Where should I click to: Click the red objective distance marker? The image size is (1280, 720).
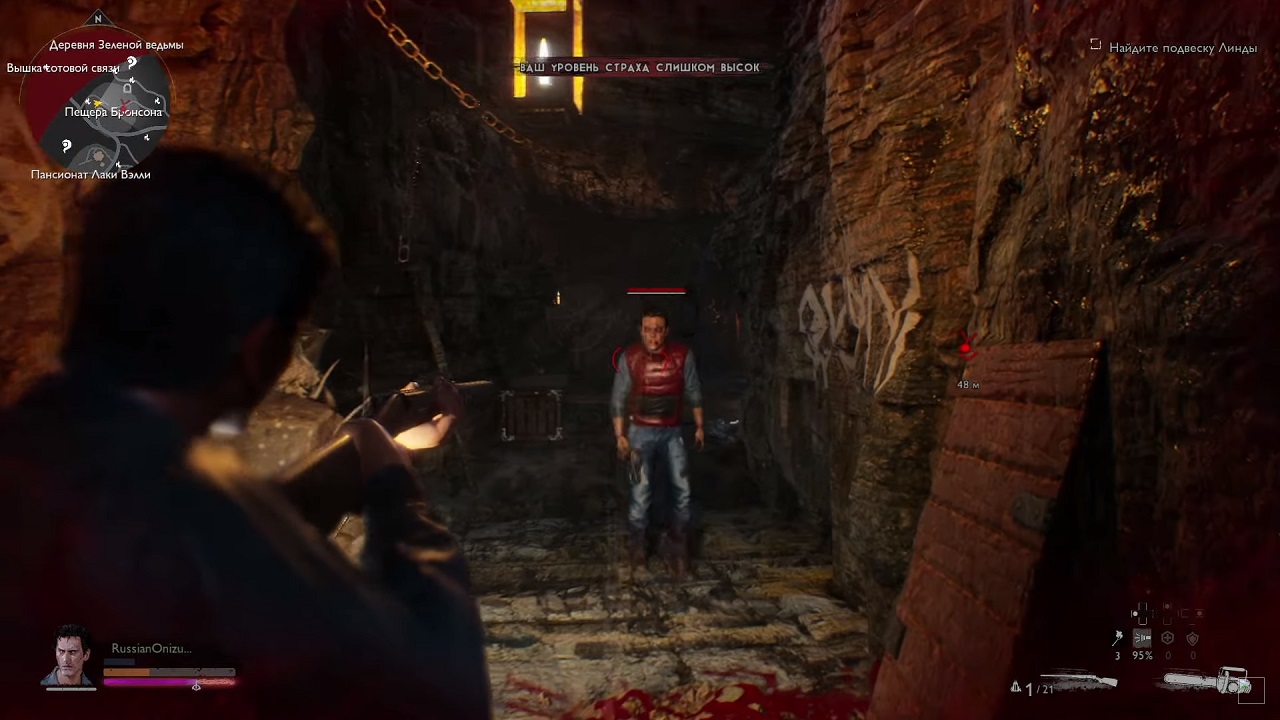point(966,349)
